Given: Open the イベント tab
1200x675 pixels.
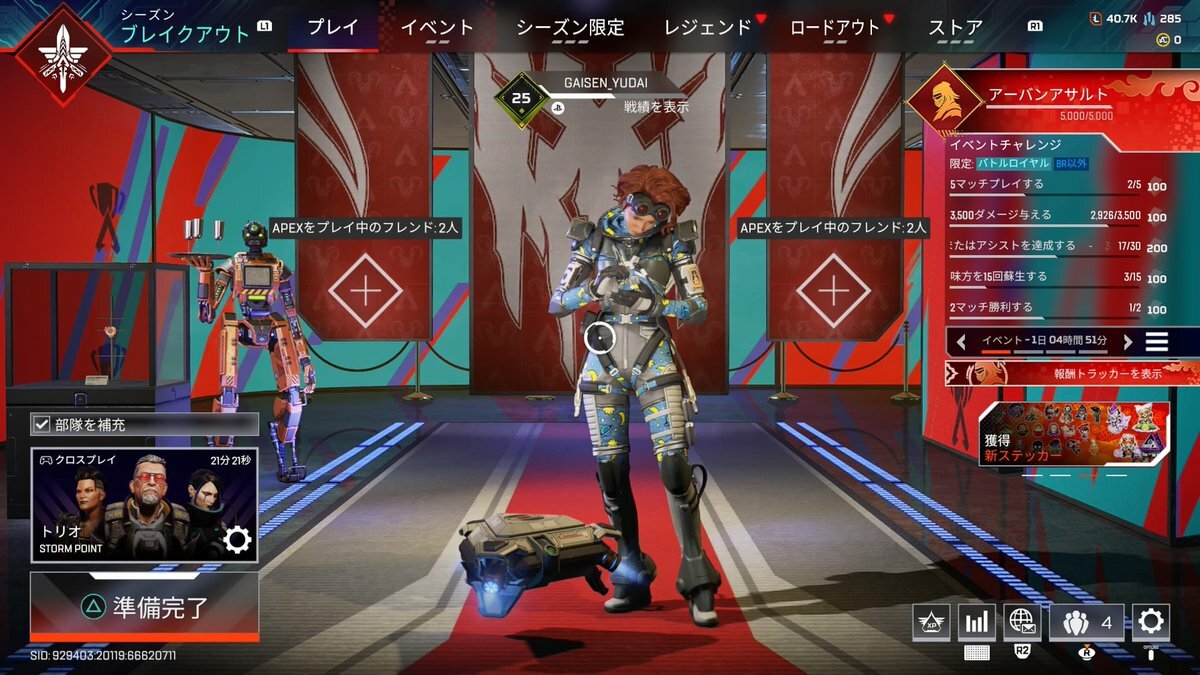Looking at the screenshot, I should (437, 28).
